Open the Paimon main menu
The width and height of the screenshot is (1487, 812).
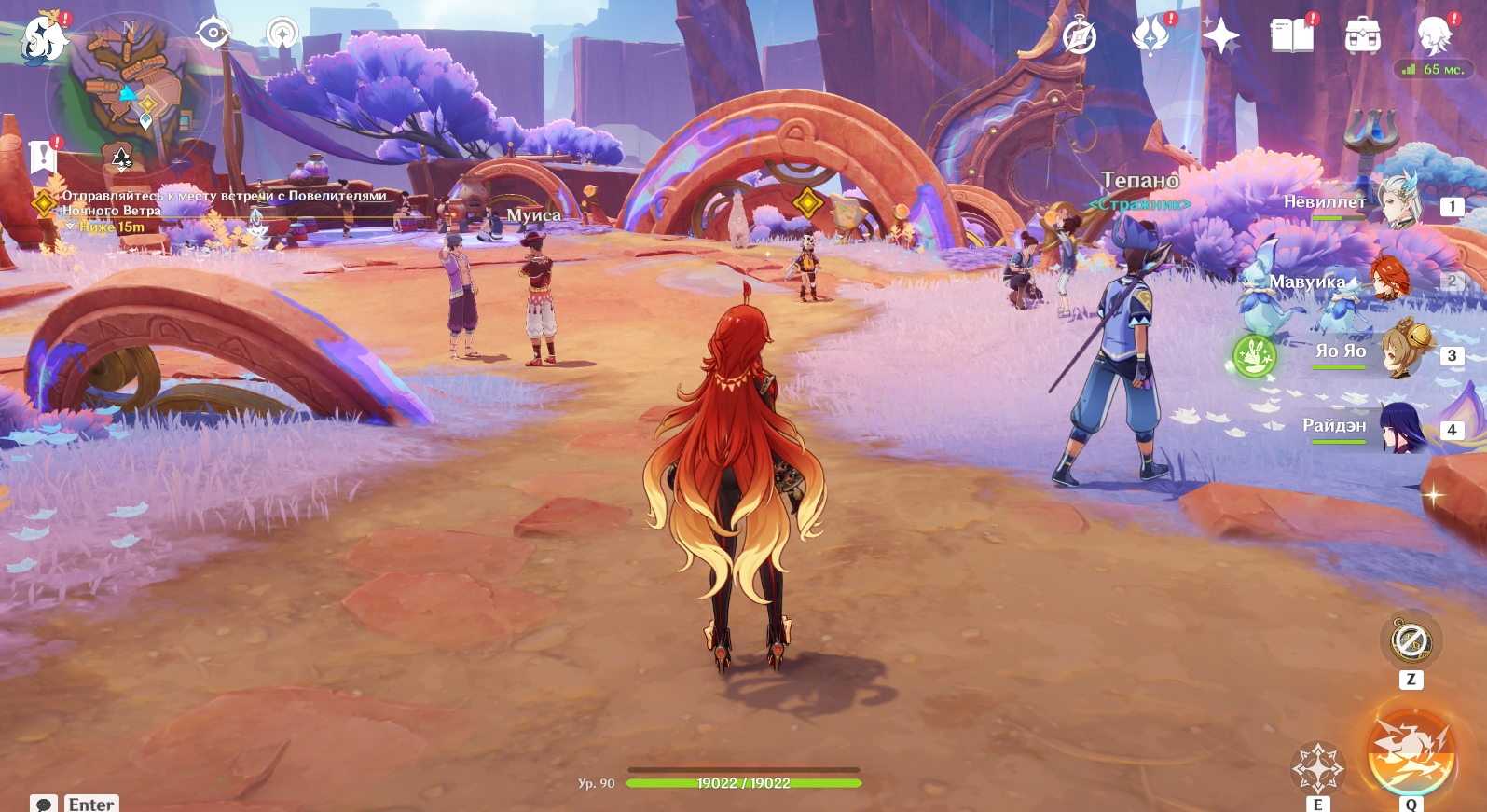(x=43, y=38)
